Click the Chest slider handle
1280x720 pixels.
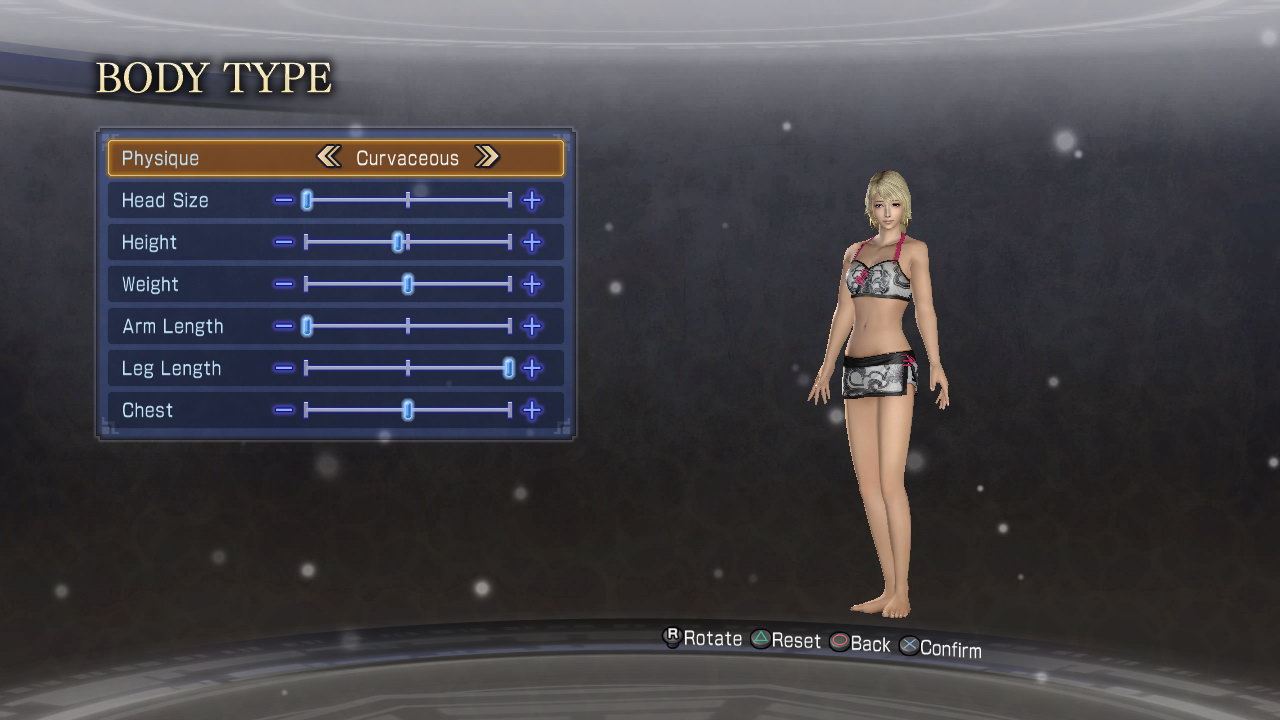(408, 411)
